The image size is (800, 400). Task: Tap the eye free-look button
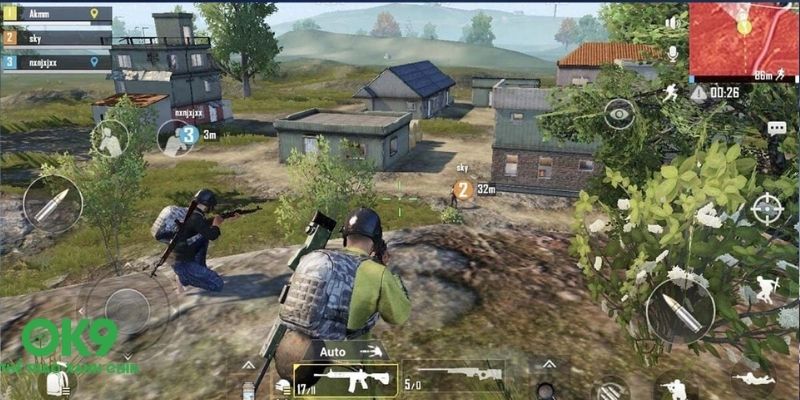(x=619, y=113)
